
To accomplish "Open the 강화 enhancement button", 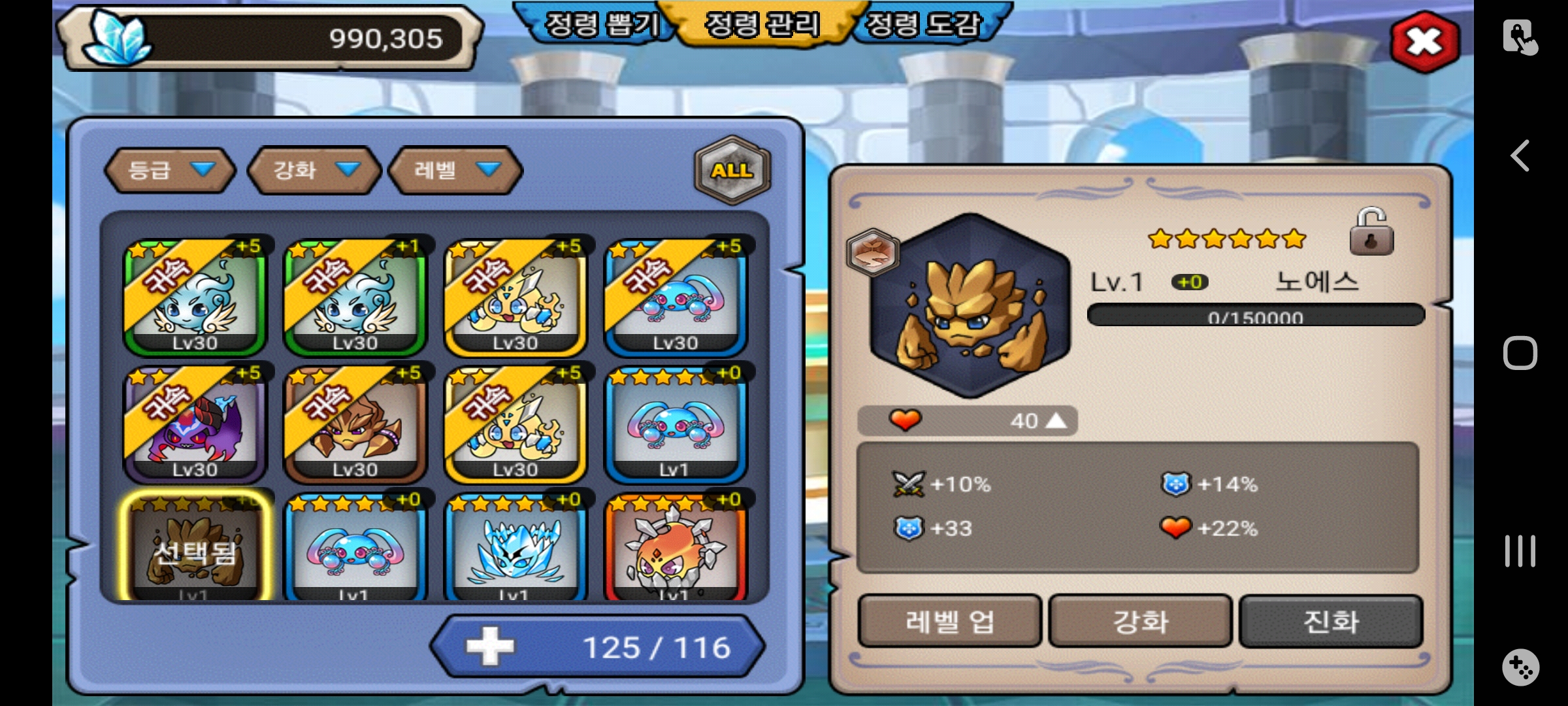I will coord(1140,621).
